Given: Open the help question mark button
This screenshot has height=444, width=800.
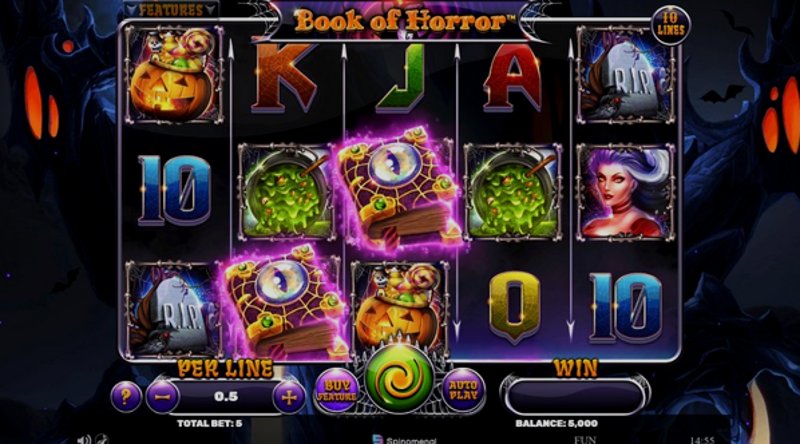Looking at the screenshot, I should 125,396.
